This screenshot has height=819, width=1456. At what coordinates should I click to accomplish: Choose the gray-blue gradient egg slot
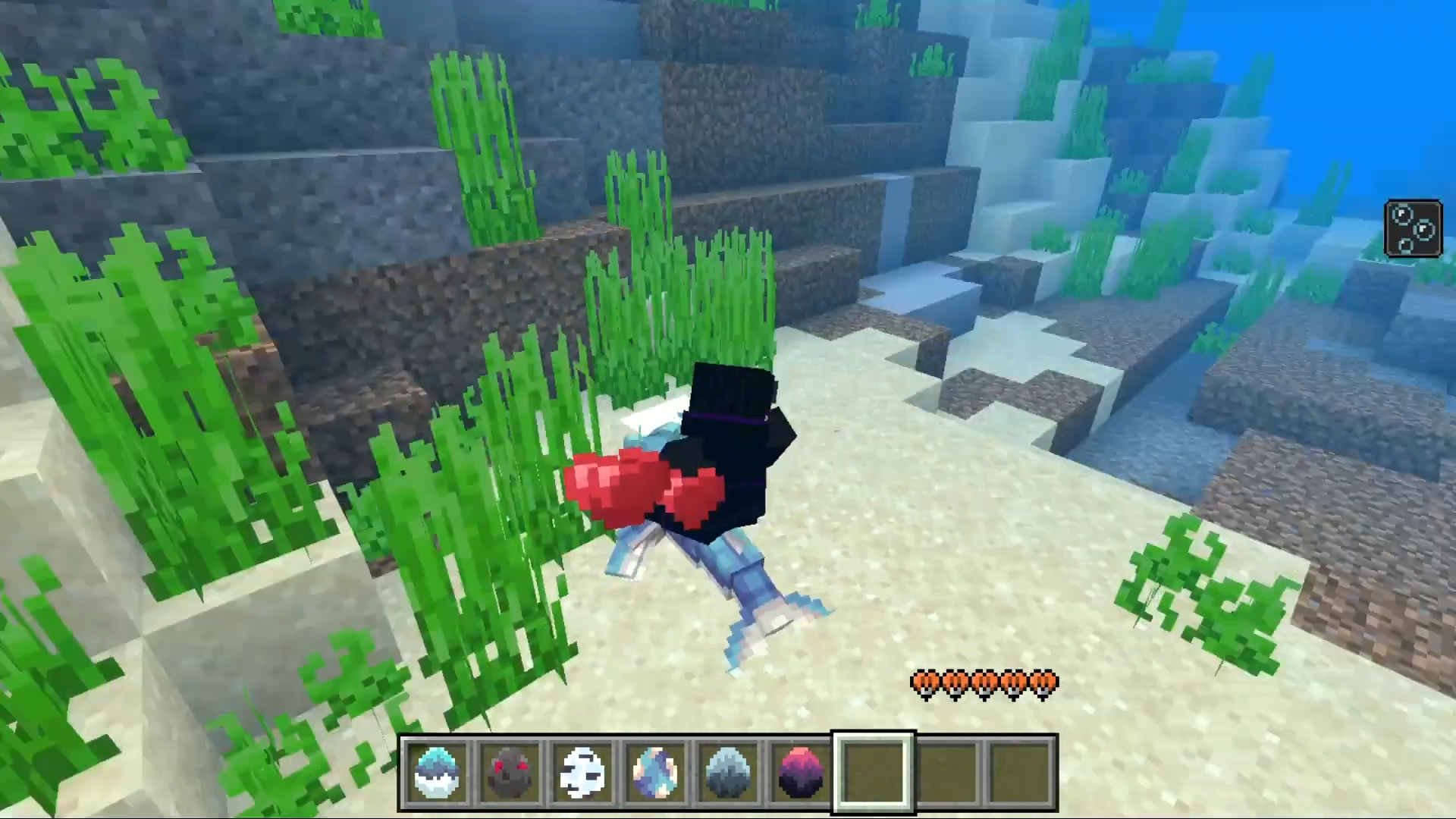pyautogui.click(x=728, y=772)
